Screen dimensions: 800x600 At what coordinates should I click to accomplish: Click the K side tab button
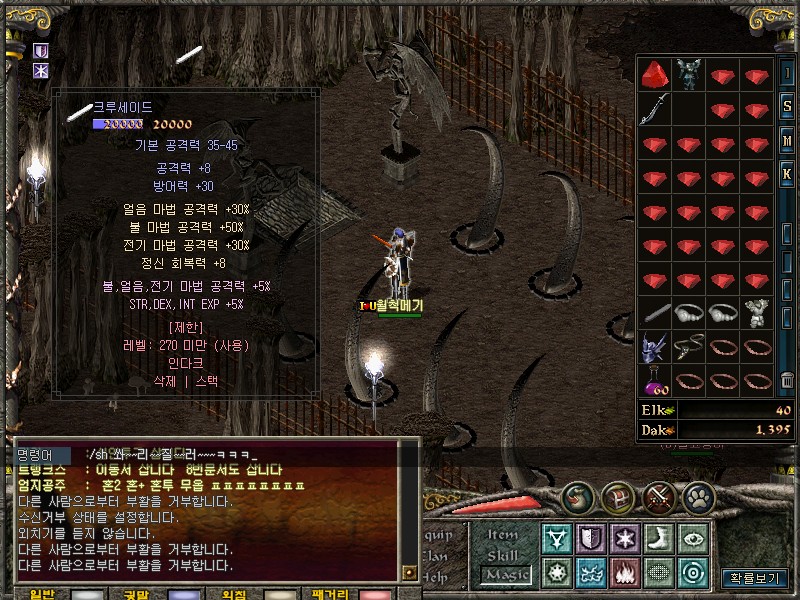coord(788,174)
